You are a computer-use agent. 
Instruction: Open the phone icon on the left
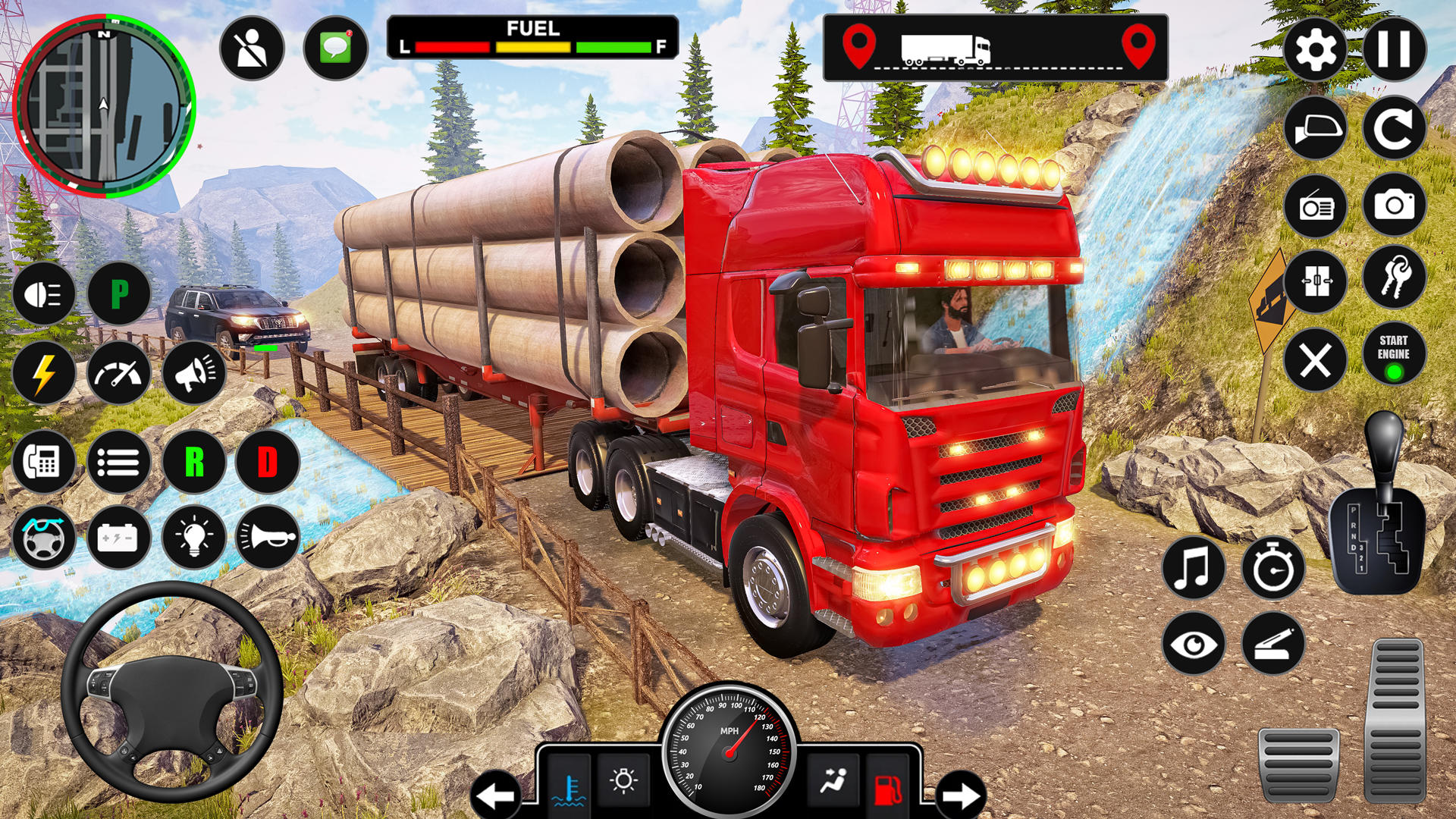43,460
